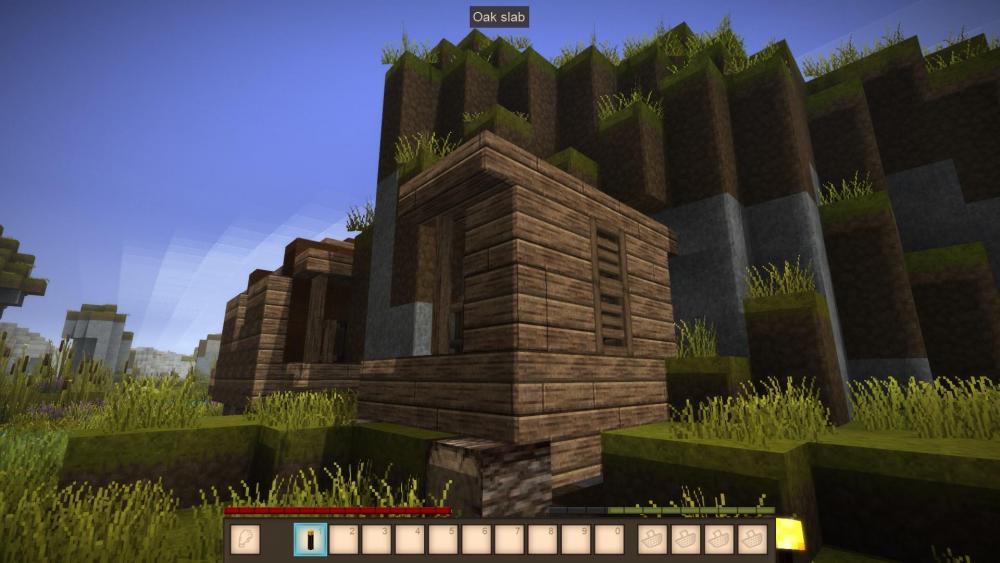Select the torch hotbar slot
Viewport: 1000px width, 563px height.
pyautogui.click(x=310, y=540)
